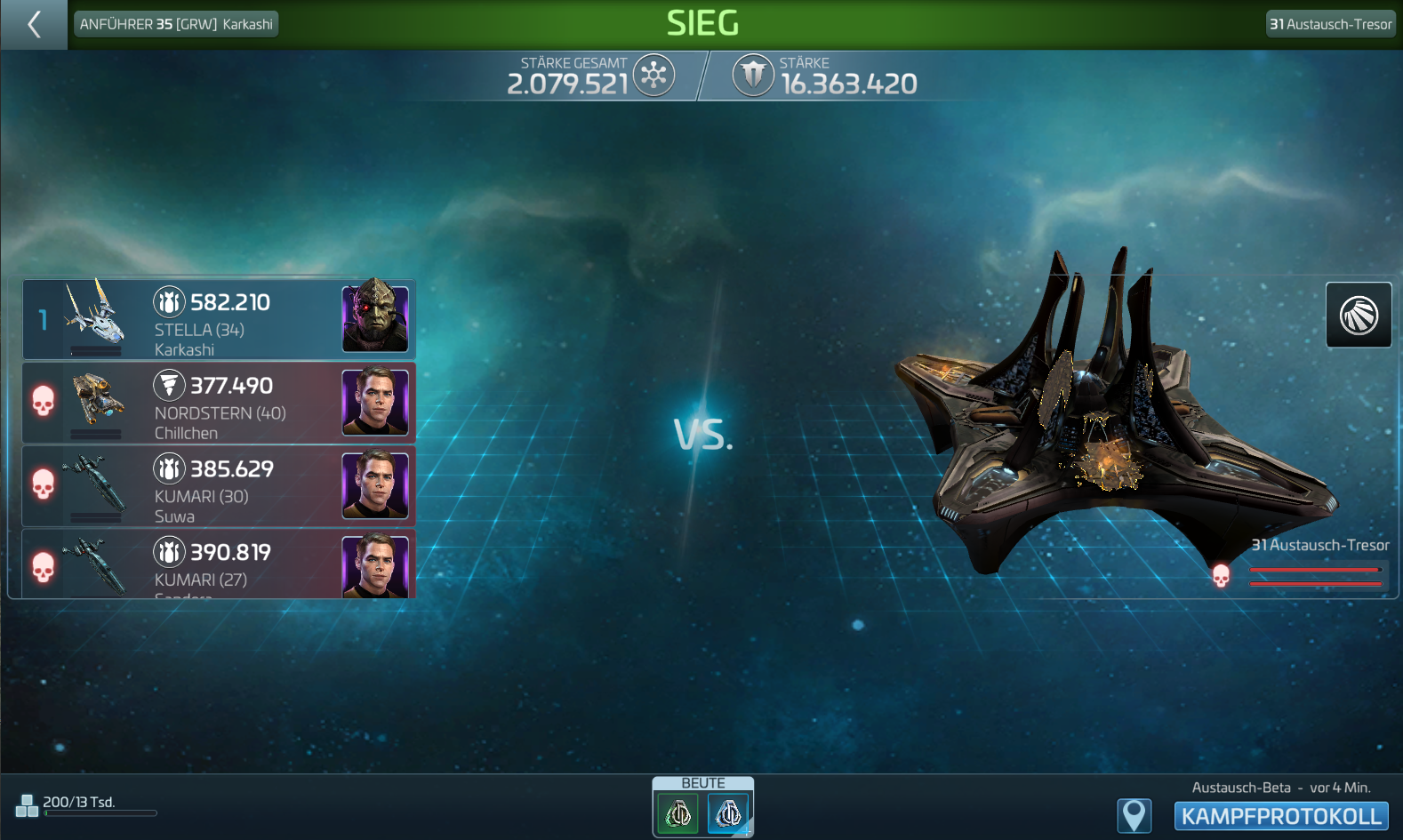This screenshot has height=840, width=1403.
Task: Open the 31 Austausch-Tresor label in header
Action: pos(1330,24)
